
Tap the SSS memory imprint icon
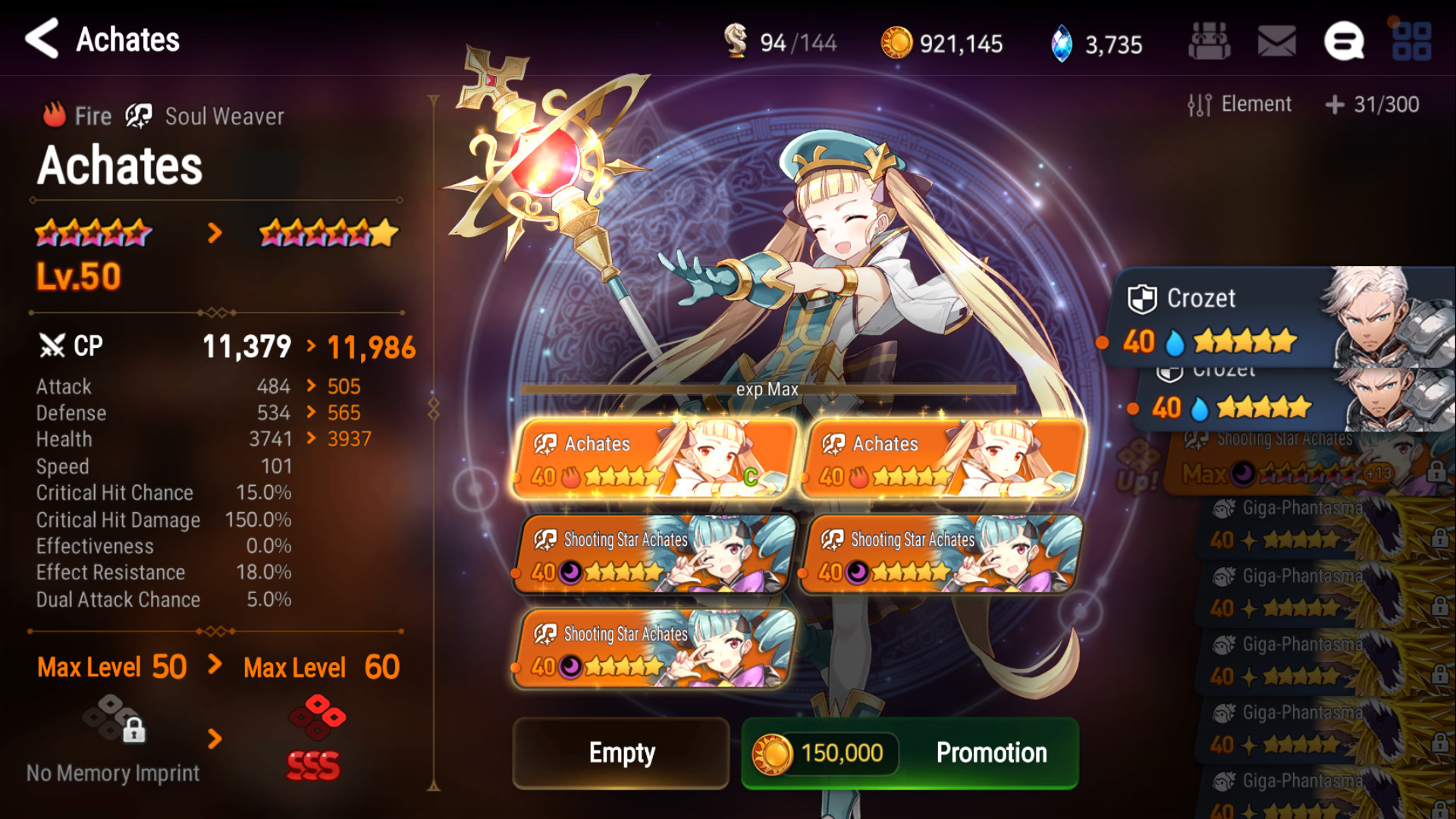tap(315, 737)
